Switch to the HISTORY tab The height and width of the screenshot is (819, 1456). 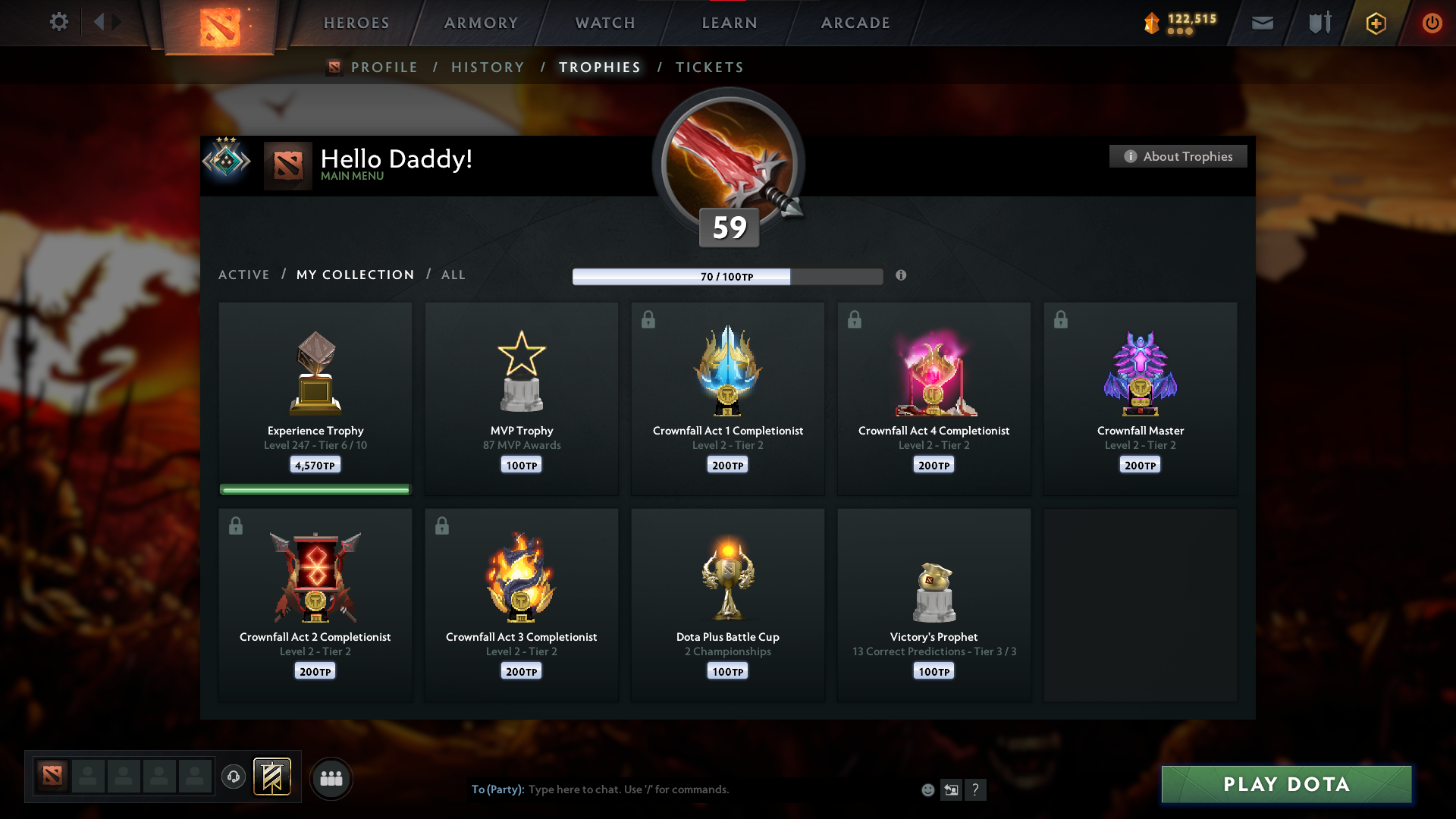pyautogui.click(x=488, y=67)
